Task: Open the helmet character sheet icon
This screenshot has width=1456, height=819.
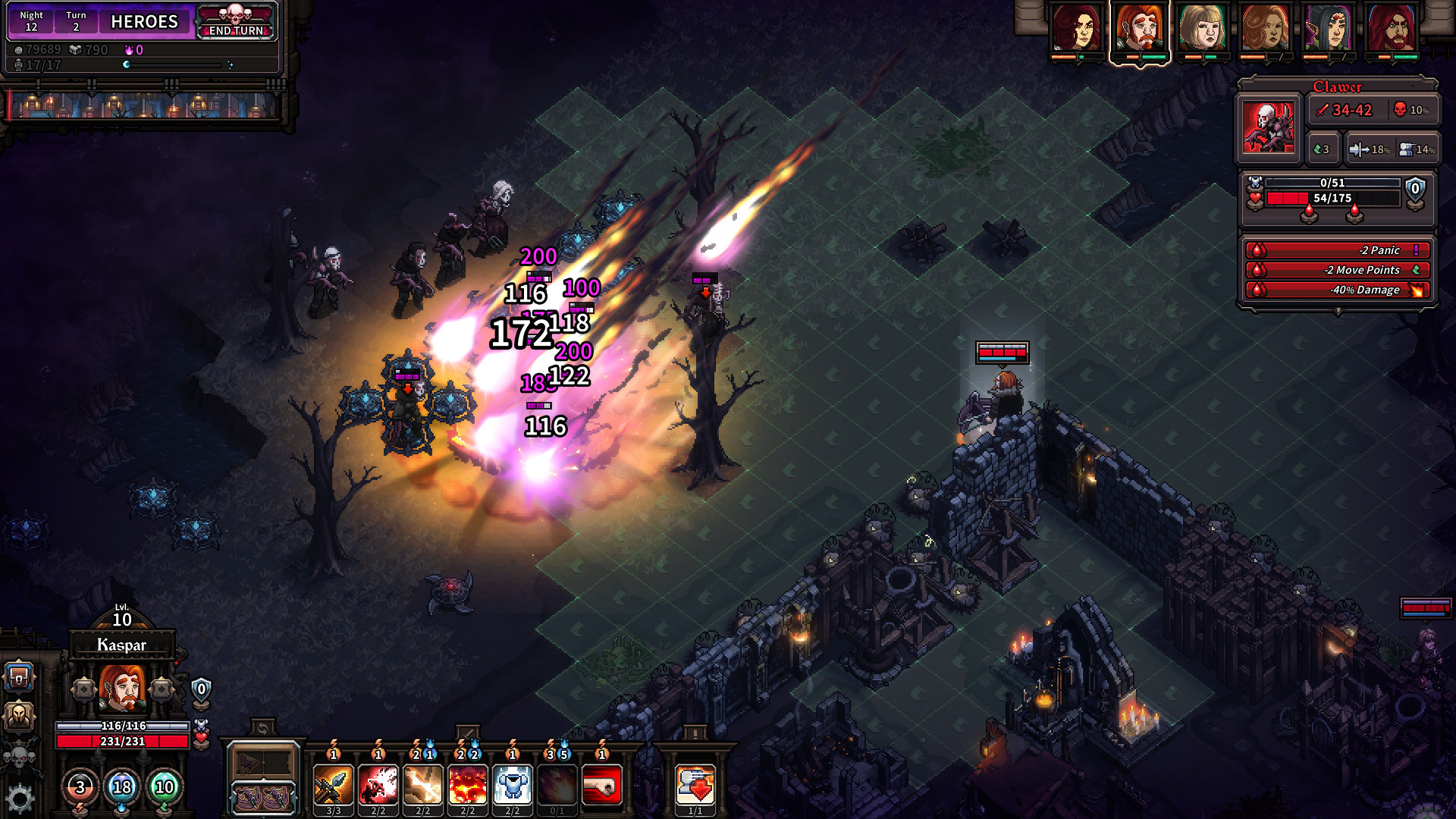Action: coord(20,716)
